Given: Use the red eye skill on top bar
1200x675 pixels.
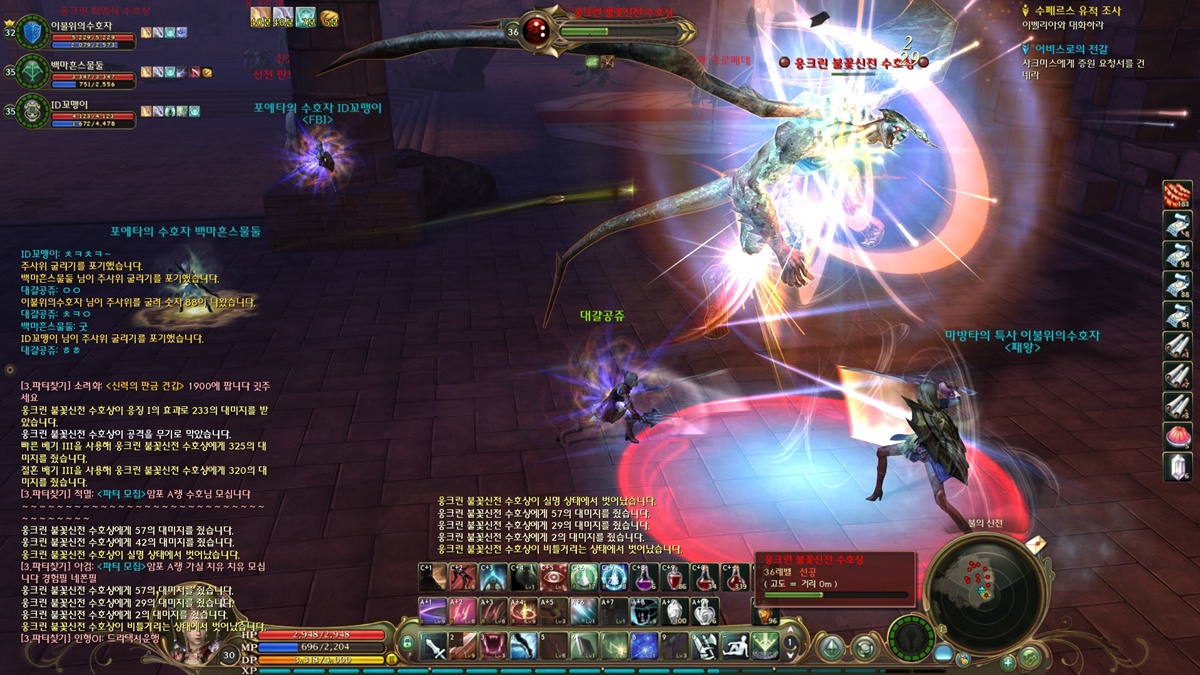Looking at the screenshot, I should pos(553,578).
